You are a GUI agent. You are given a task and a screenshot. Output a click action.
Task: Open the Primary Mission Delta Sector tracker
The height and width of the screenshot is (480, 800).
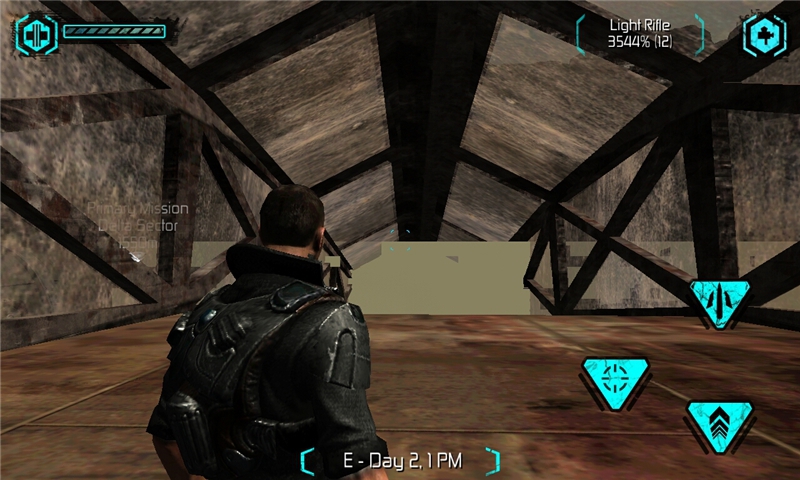138,226
